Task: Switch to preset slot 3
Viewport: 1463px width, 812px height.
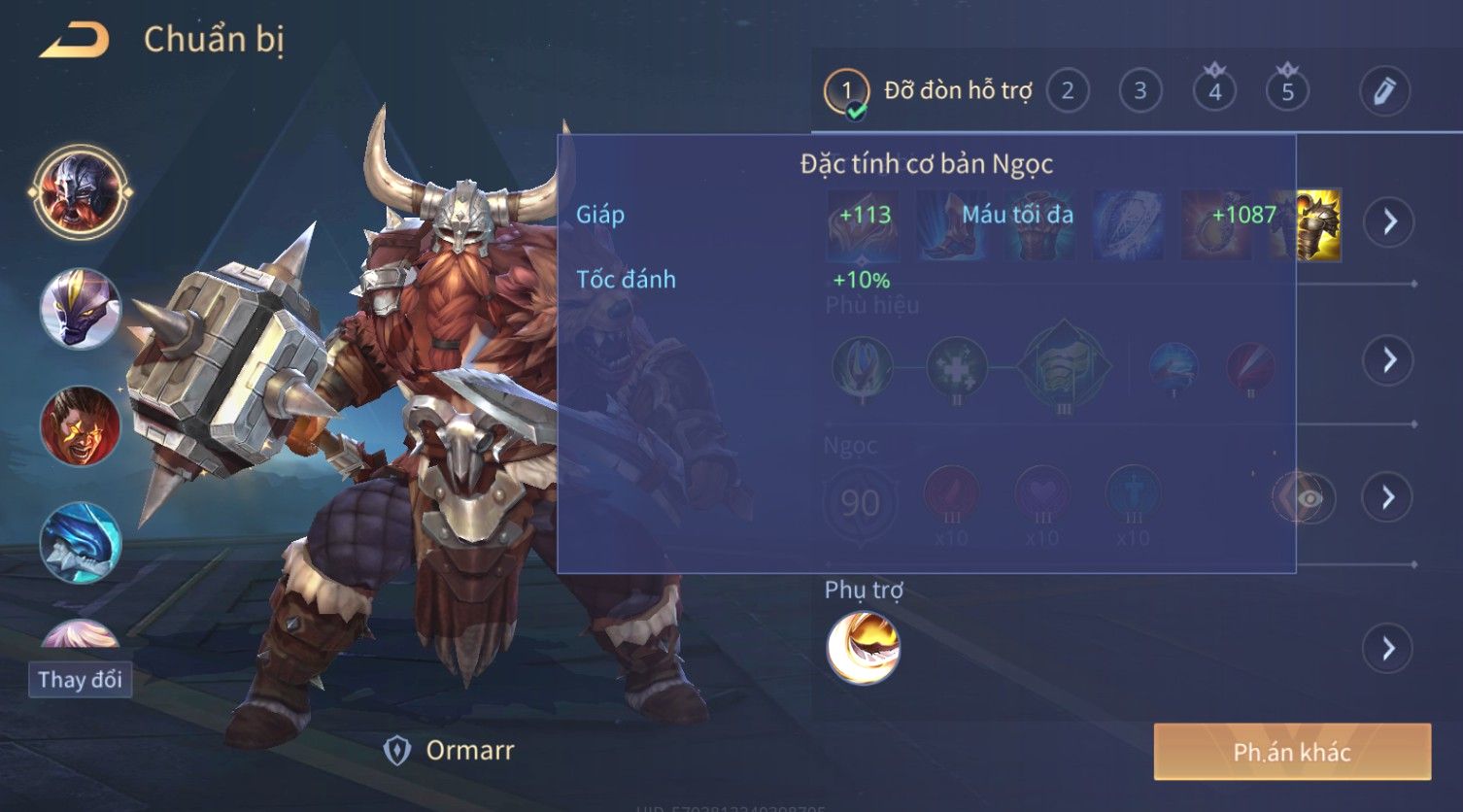Action: point(1140,91)
